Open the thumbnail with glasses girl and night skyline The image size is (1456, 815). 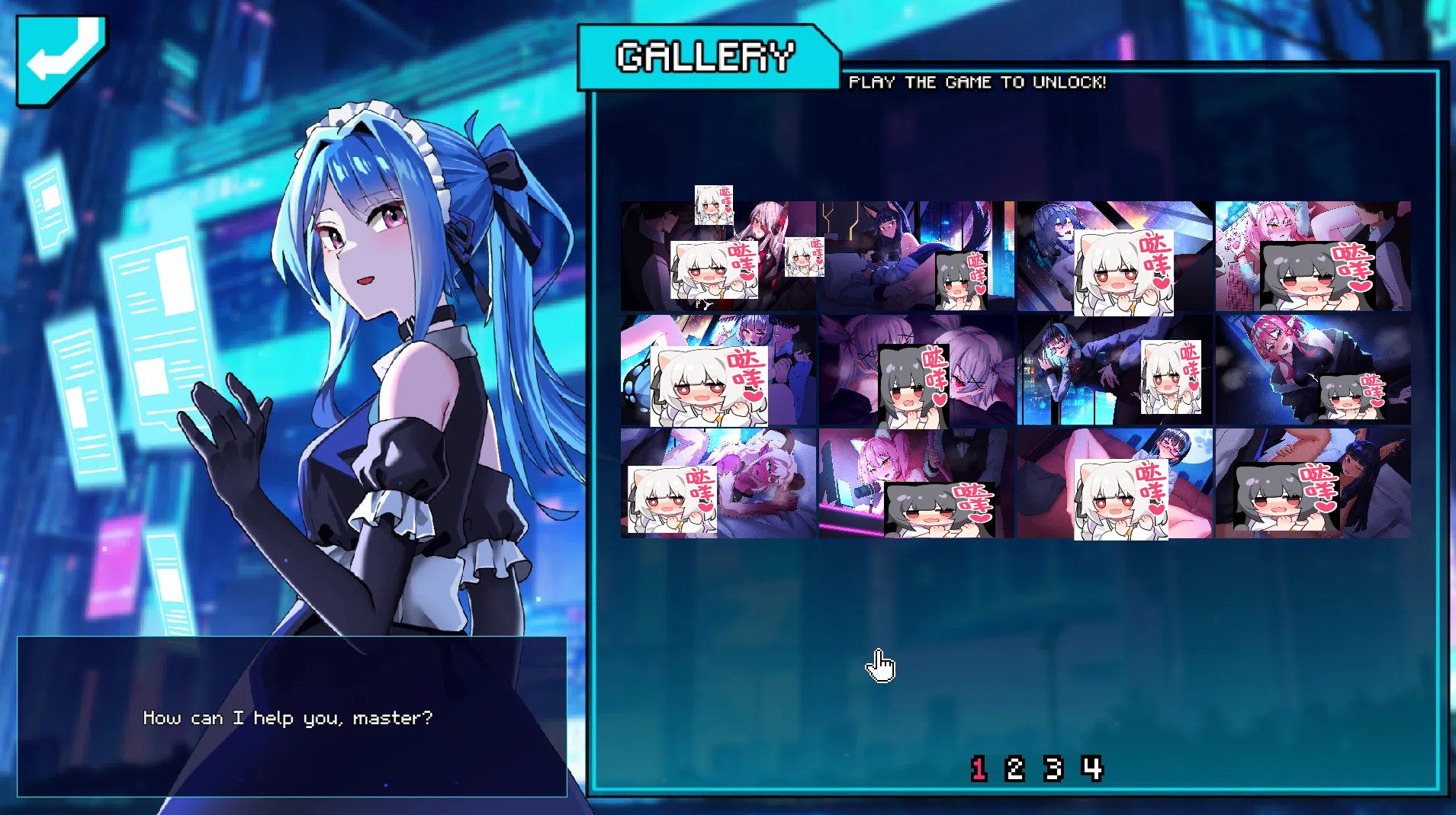tap(1083, 370)
